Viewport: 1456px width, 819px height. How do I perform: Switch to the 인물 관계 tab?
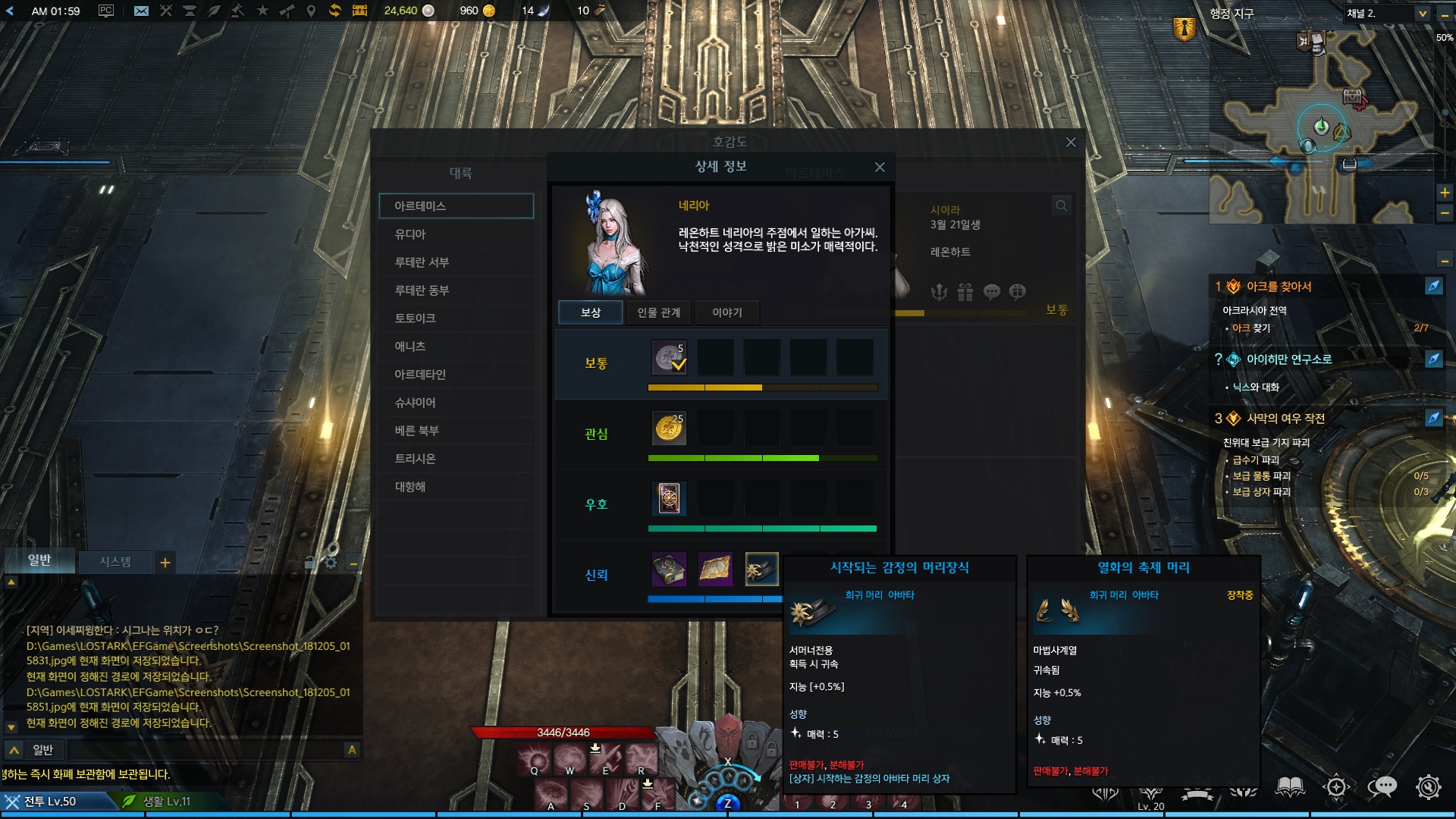658,312
